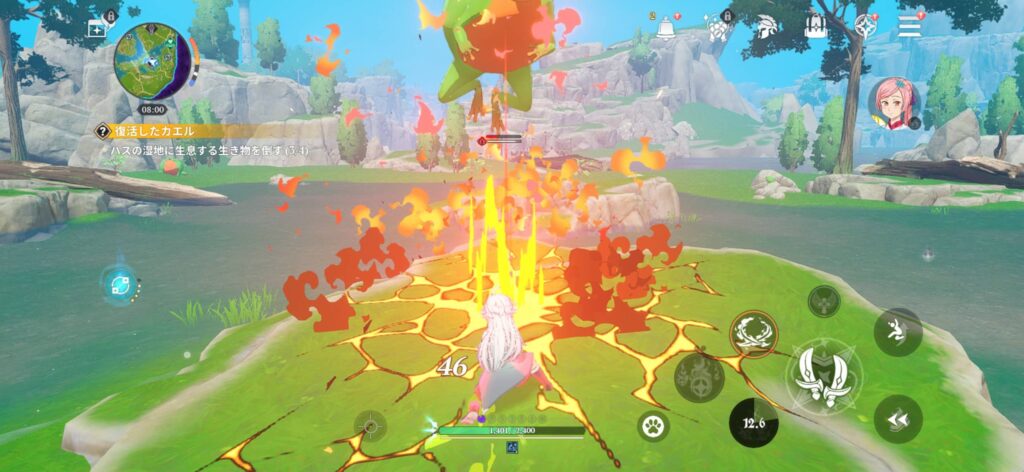Screen dimensions: 1024x472
Task: Activate the flame emblem skill
Action: click(699, 377)
